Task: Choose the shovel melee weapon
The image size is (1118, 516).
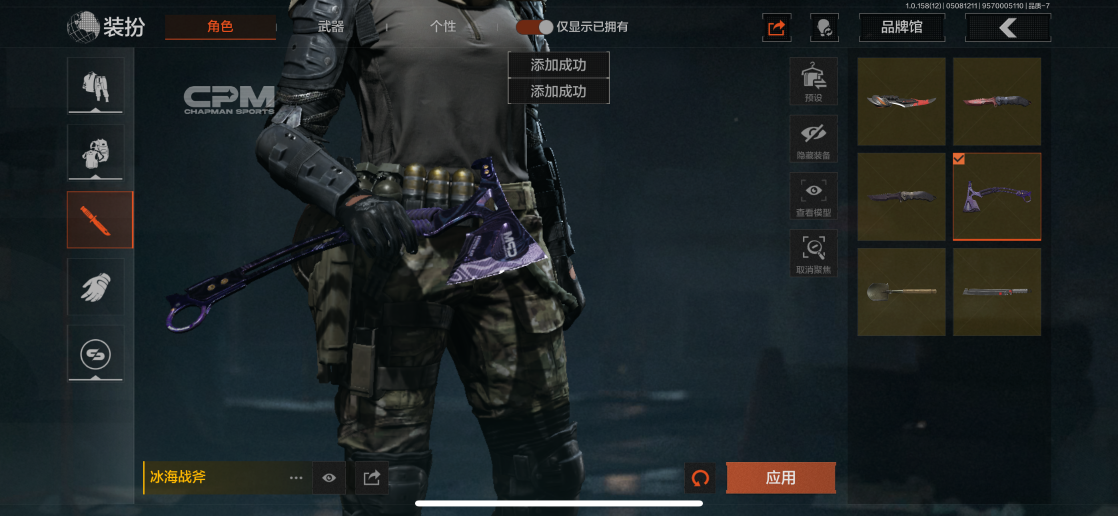Action: click(902, 292)
